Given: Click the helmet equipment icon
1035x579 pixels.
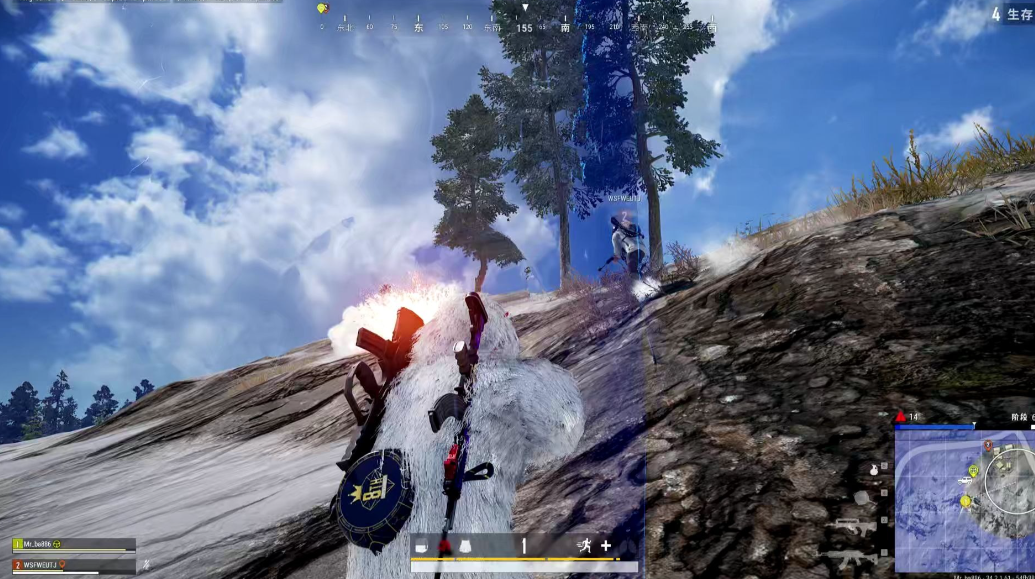Looking at the screenshot, I should pyautogui.click(x=422, y=546).
